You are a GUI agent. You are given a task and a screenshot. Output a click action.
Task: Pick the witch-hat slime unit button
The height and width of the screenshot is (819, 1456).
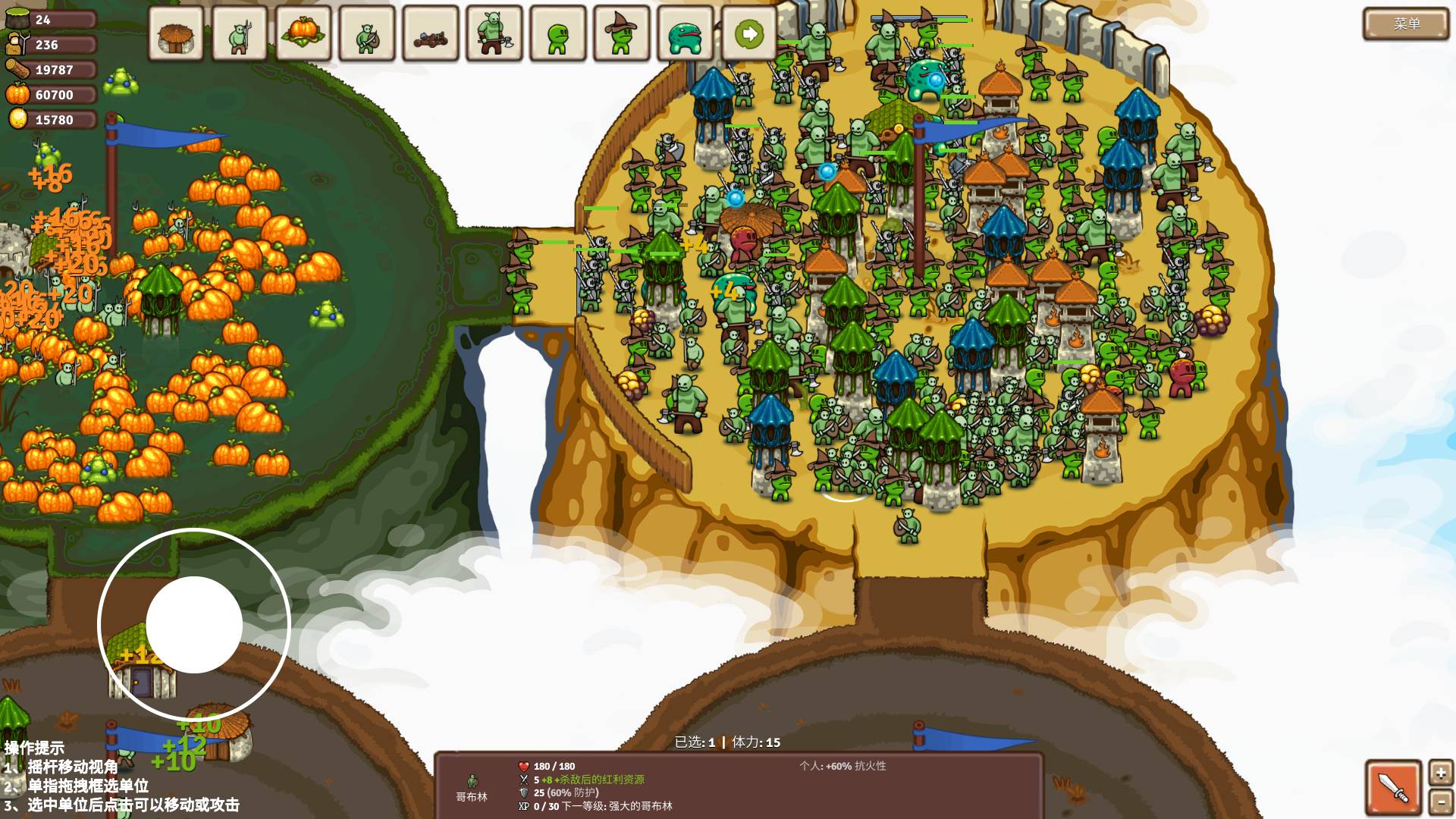(622, 34)
